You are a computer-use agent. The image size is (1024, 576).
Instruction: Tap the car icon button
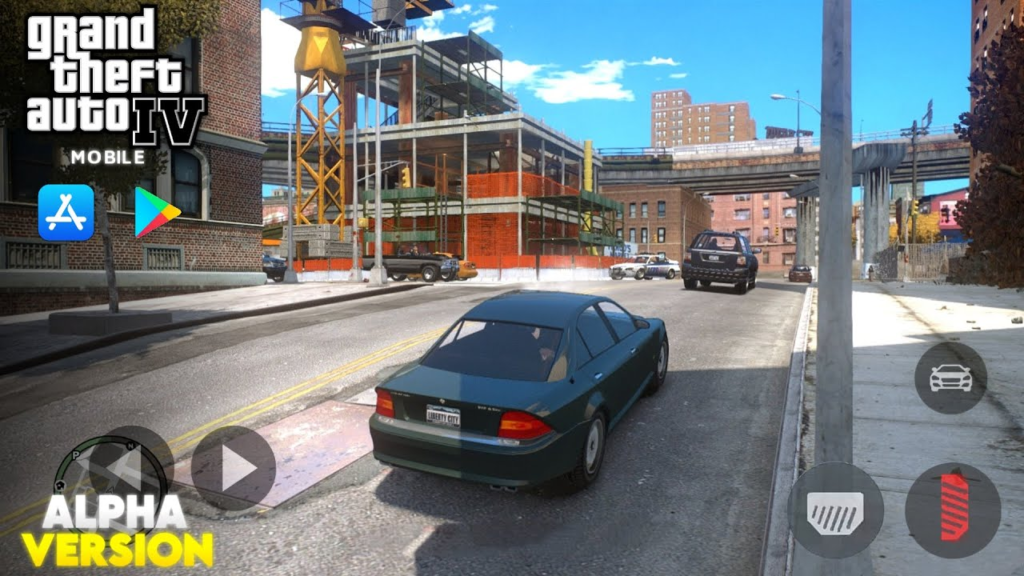(950, 378)
